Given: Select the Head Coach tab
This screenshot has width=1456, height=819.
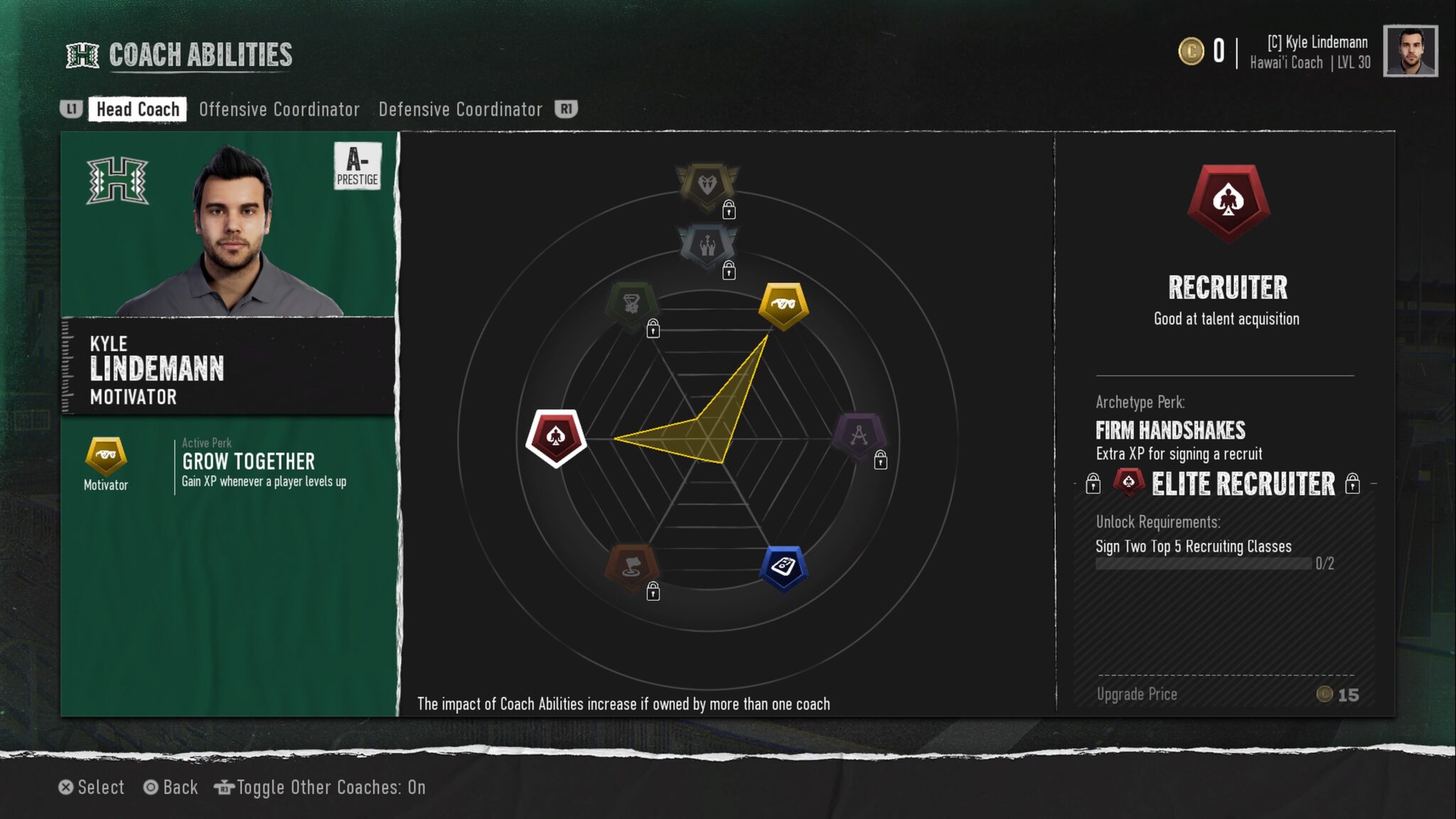Looking at the screenshot, I should click(x=137, y=109).
